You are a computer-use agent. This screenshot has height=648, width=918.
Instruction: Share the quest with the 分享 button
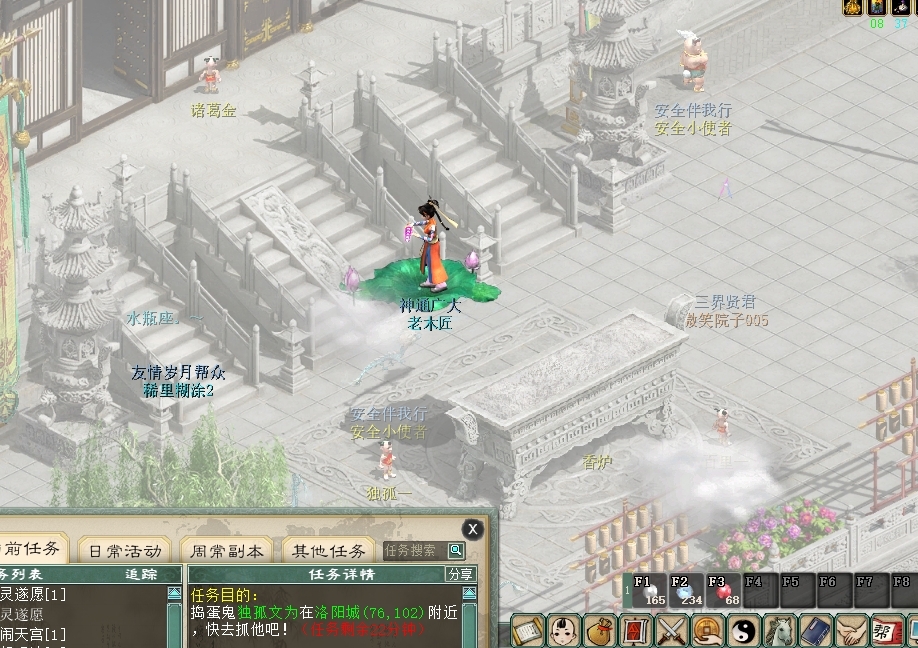point(460,574)
